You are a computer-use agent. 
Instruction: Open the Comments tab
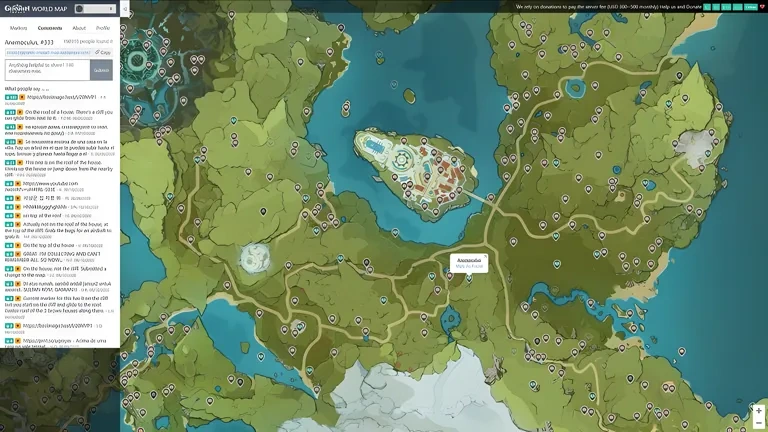pyautogui.click(x=50, y=28)
